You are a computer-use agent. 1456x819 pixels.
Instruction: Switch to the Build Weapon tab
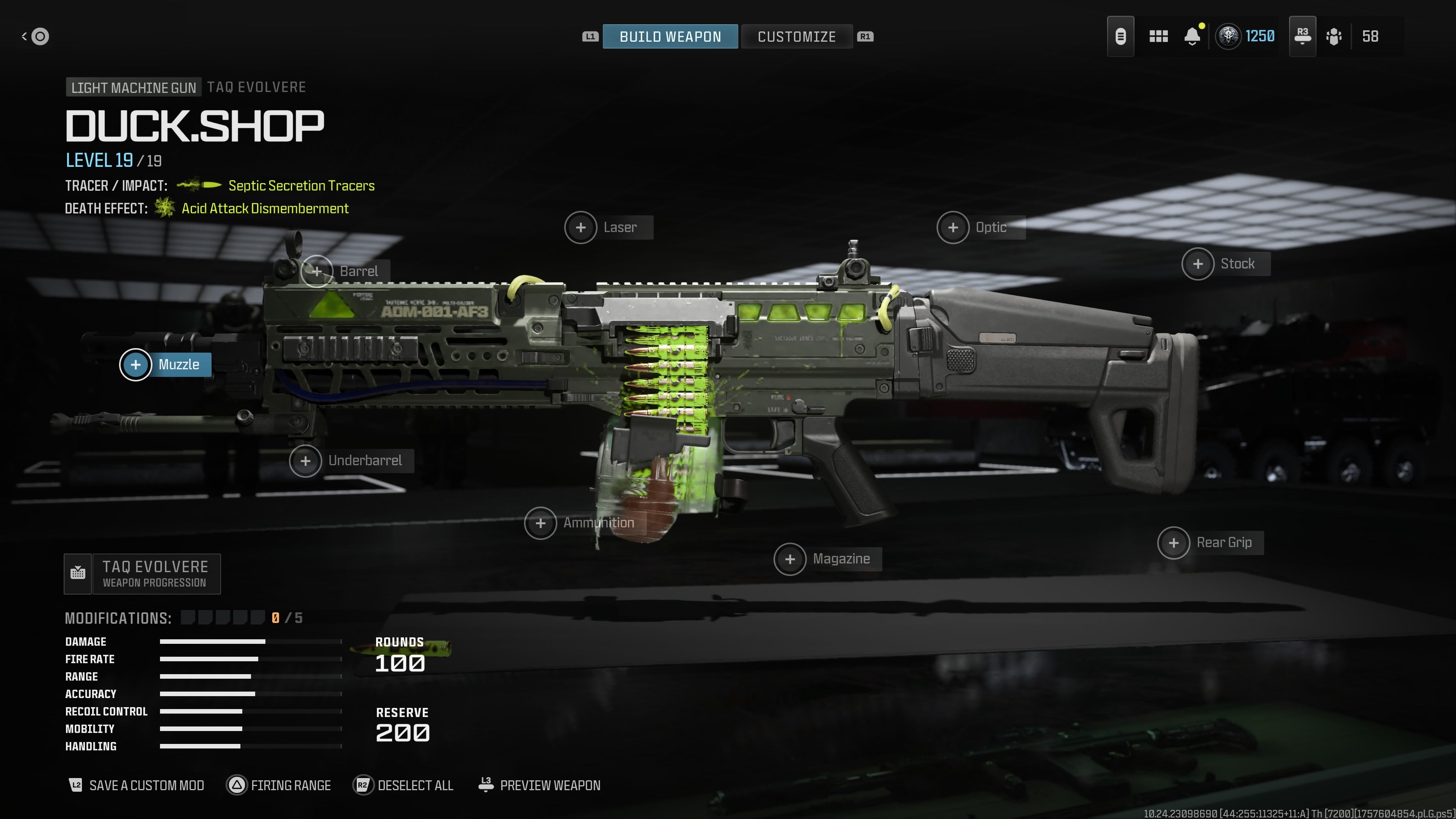click(670, 37)
